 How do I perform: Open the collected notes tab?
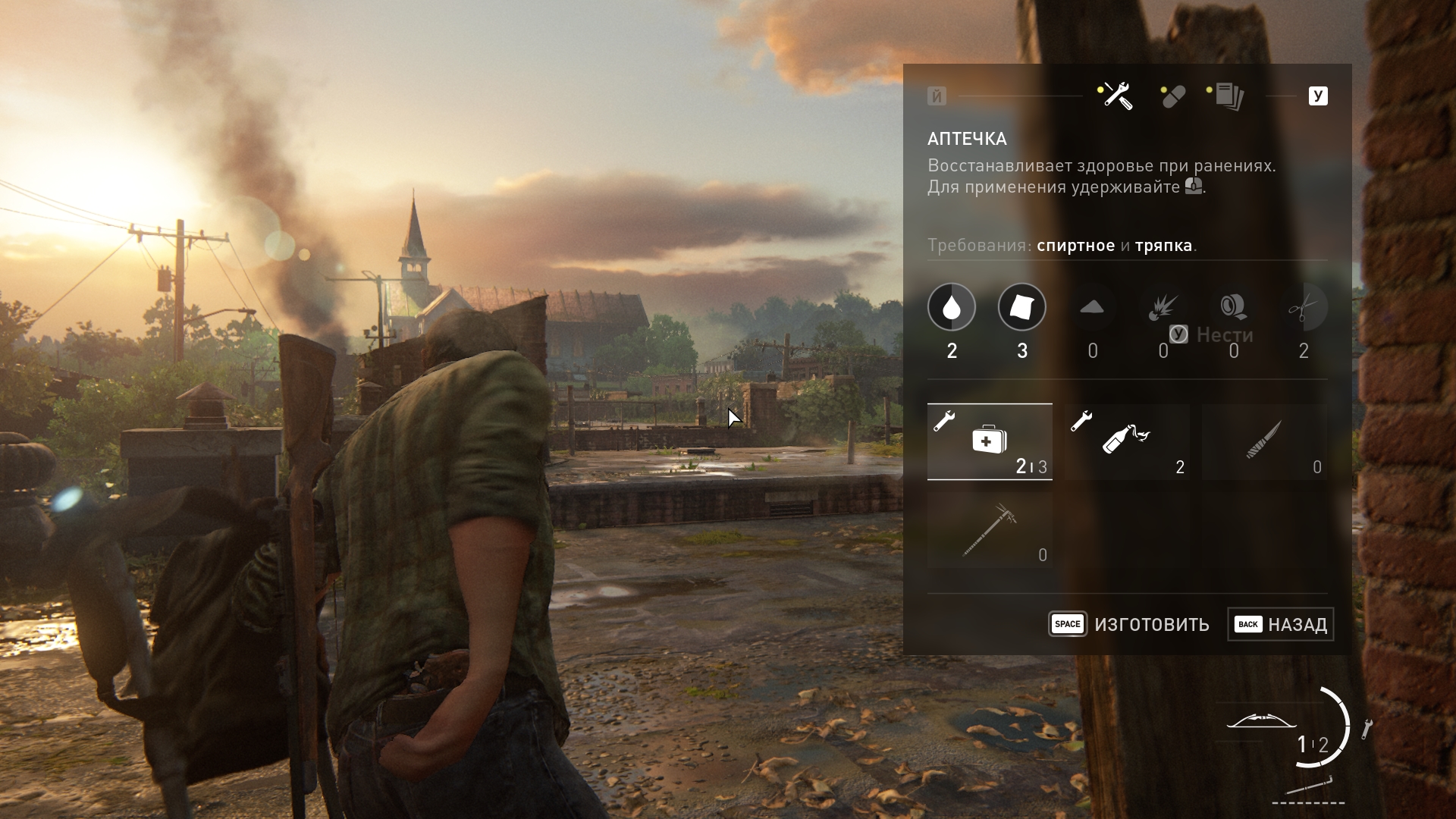(1228, 96)
